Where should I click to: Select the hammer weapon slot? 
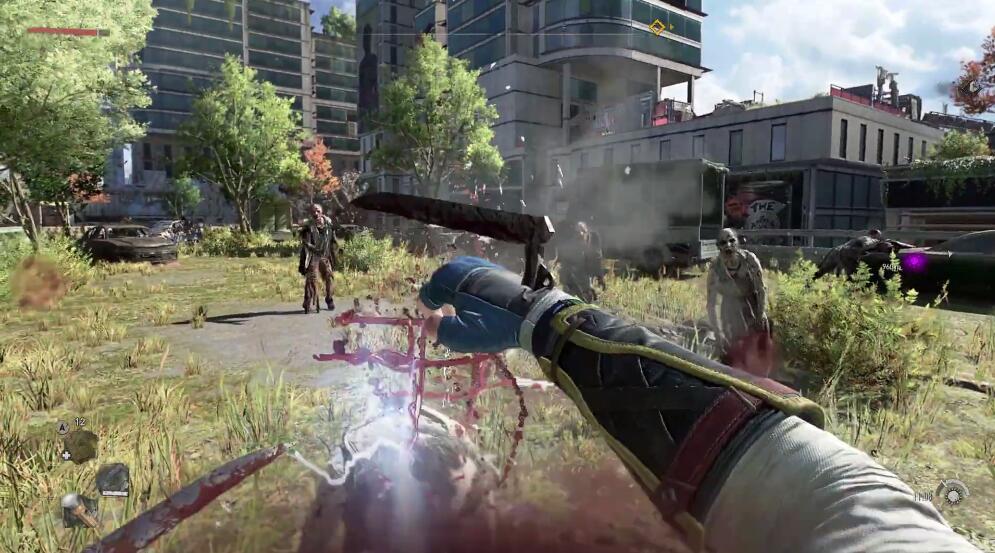(x=77, y=508)
